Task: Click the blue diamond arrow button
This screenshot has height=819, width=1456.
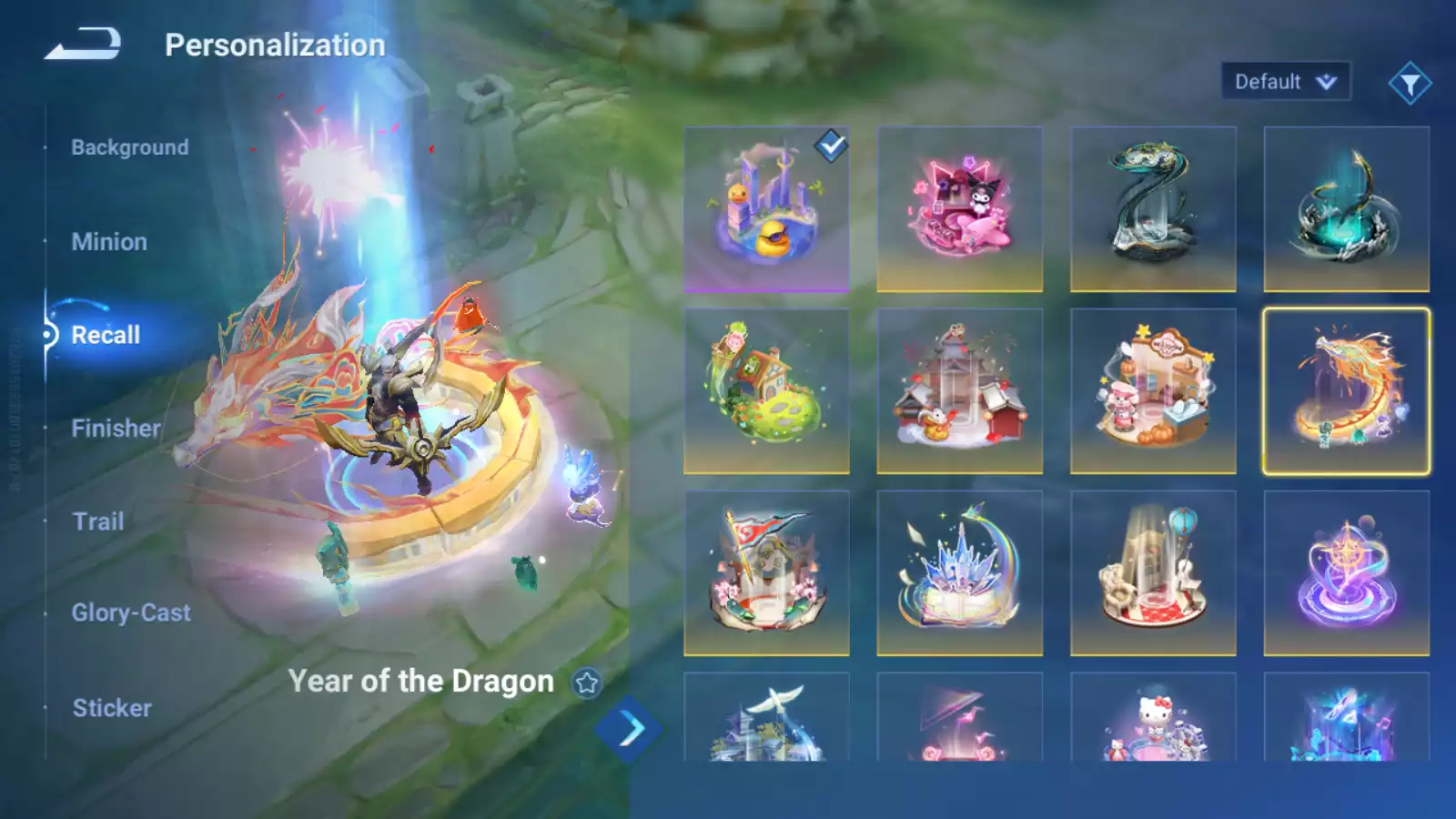Action: (629, 729)
